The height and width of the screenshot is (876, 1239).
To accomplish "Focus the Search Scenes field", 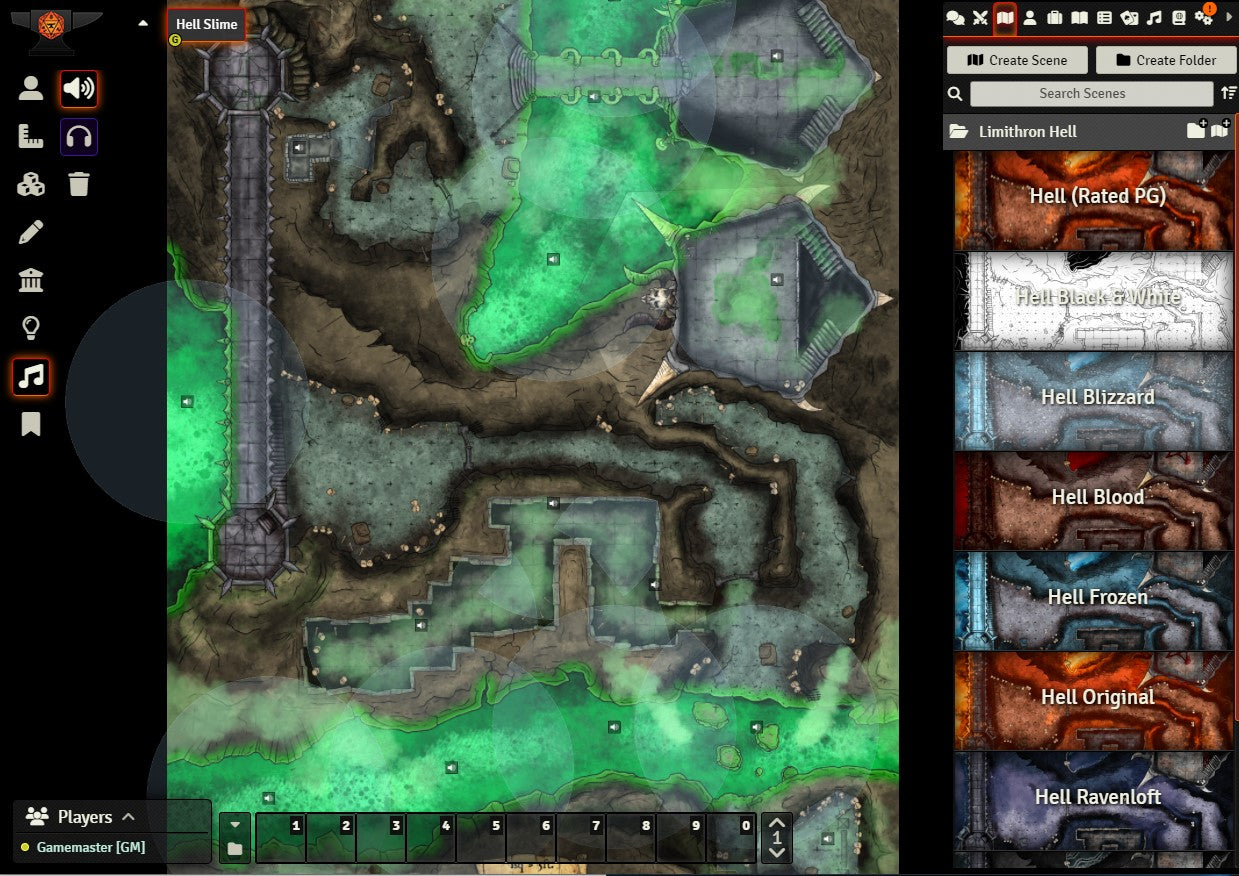I will (x=1081, y=93).
